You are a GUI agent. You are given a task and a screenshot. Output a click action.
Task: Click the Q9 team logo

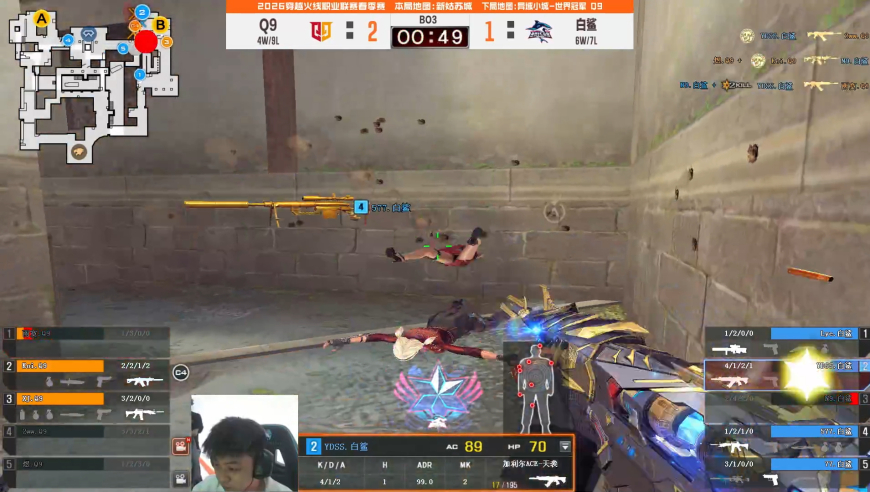point(320,31)
